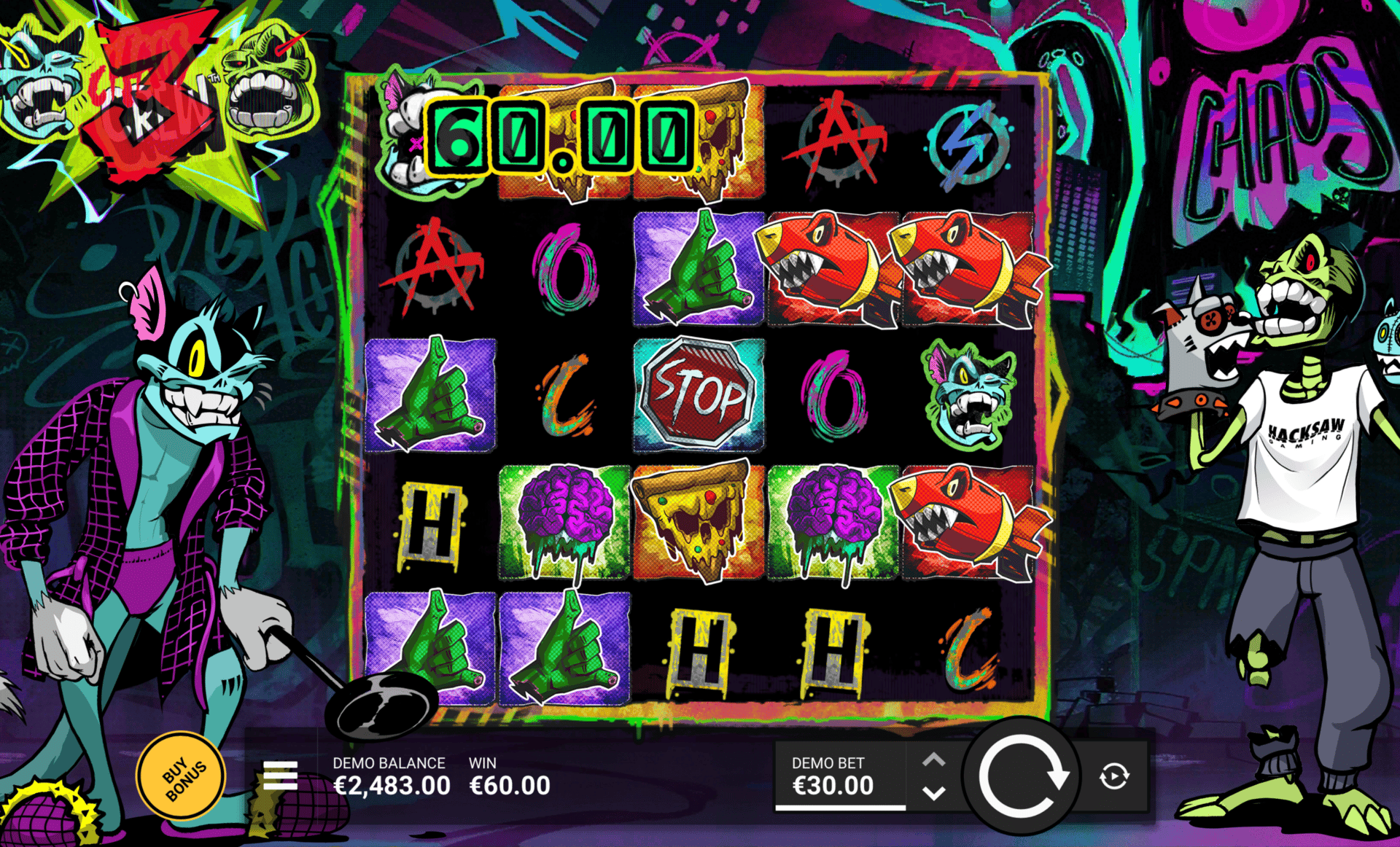
Task: Open the demo bet selector
Action: [x=839, y=776]
